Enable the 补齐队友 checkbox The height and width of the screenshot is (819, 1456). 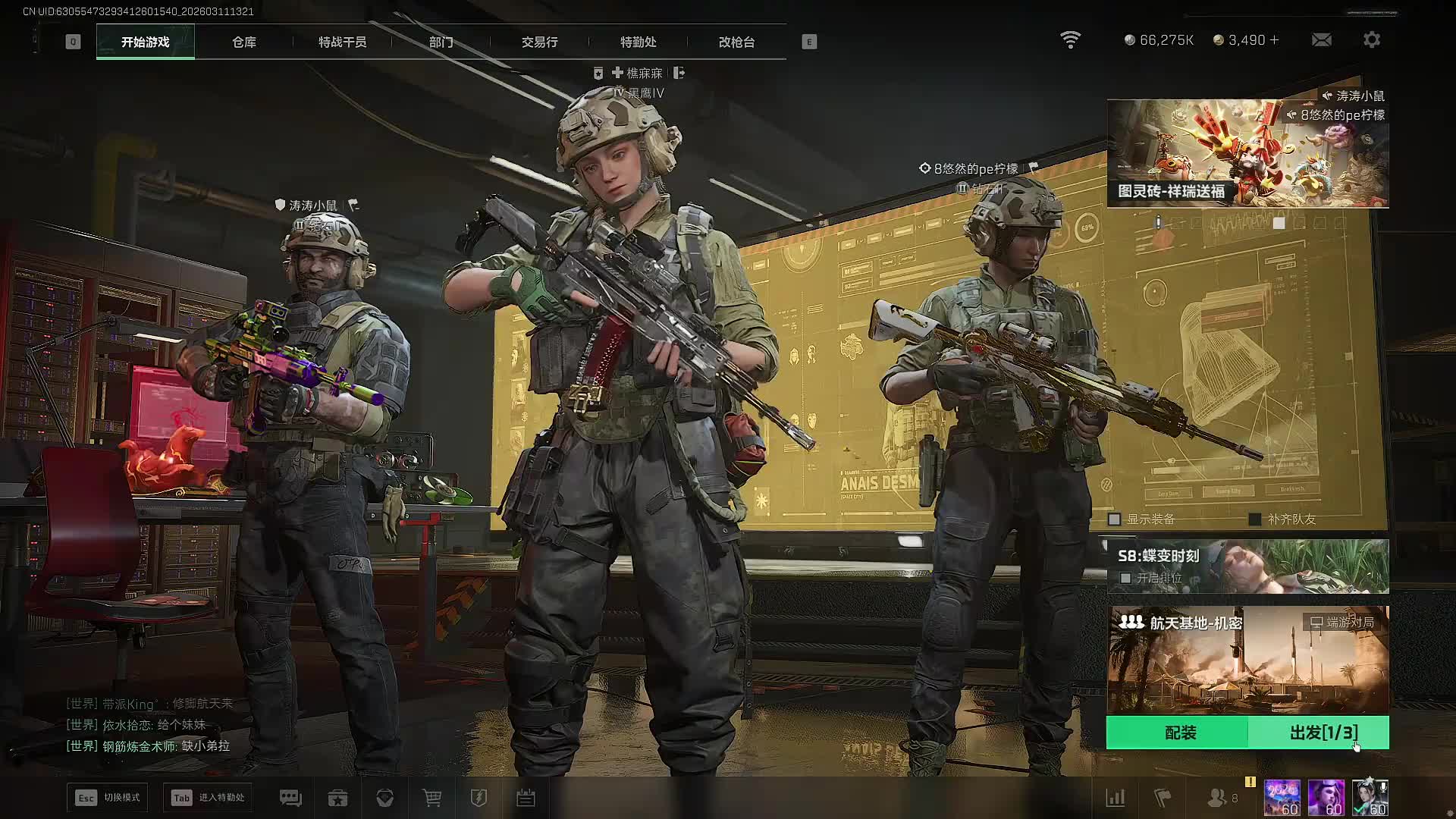coord(1255,519)
